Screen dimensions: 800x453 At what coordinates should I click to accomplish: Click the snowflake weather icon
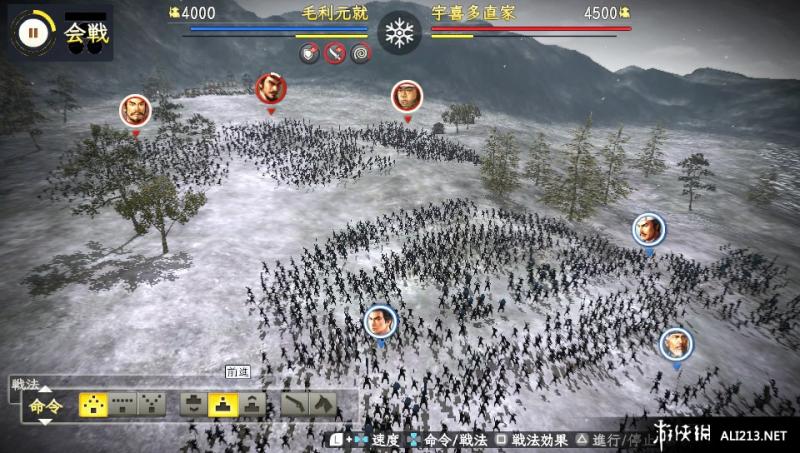click(399, 32)
